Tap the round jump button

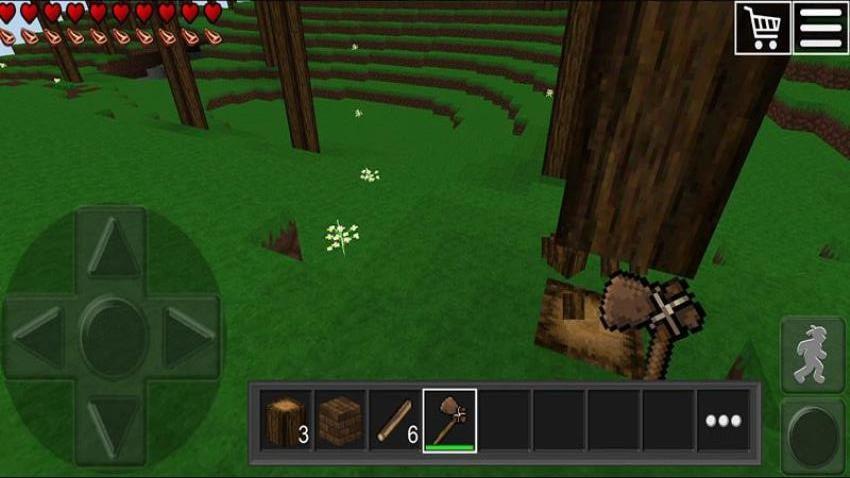pos(811,435)
